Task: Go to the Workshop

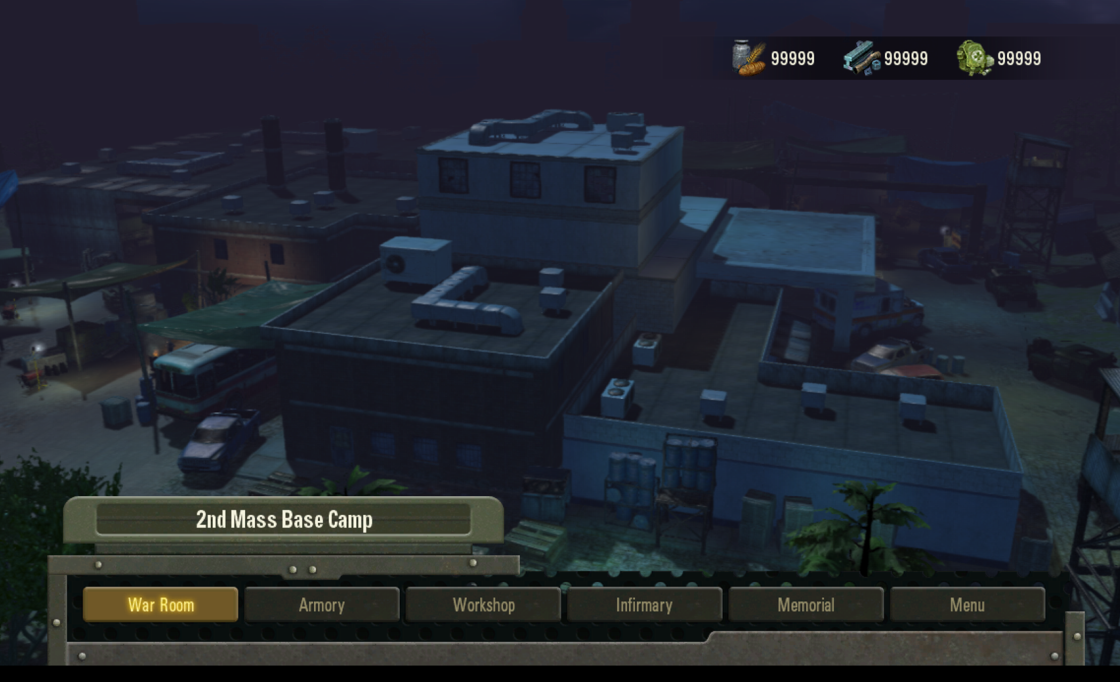Action: pyautogui.click(x=483, y=605)
